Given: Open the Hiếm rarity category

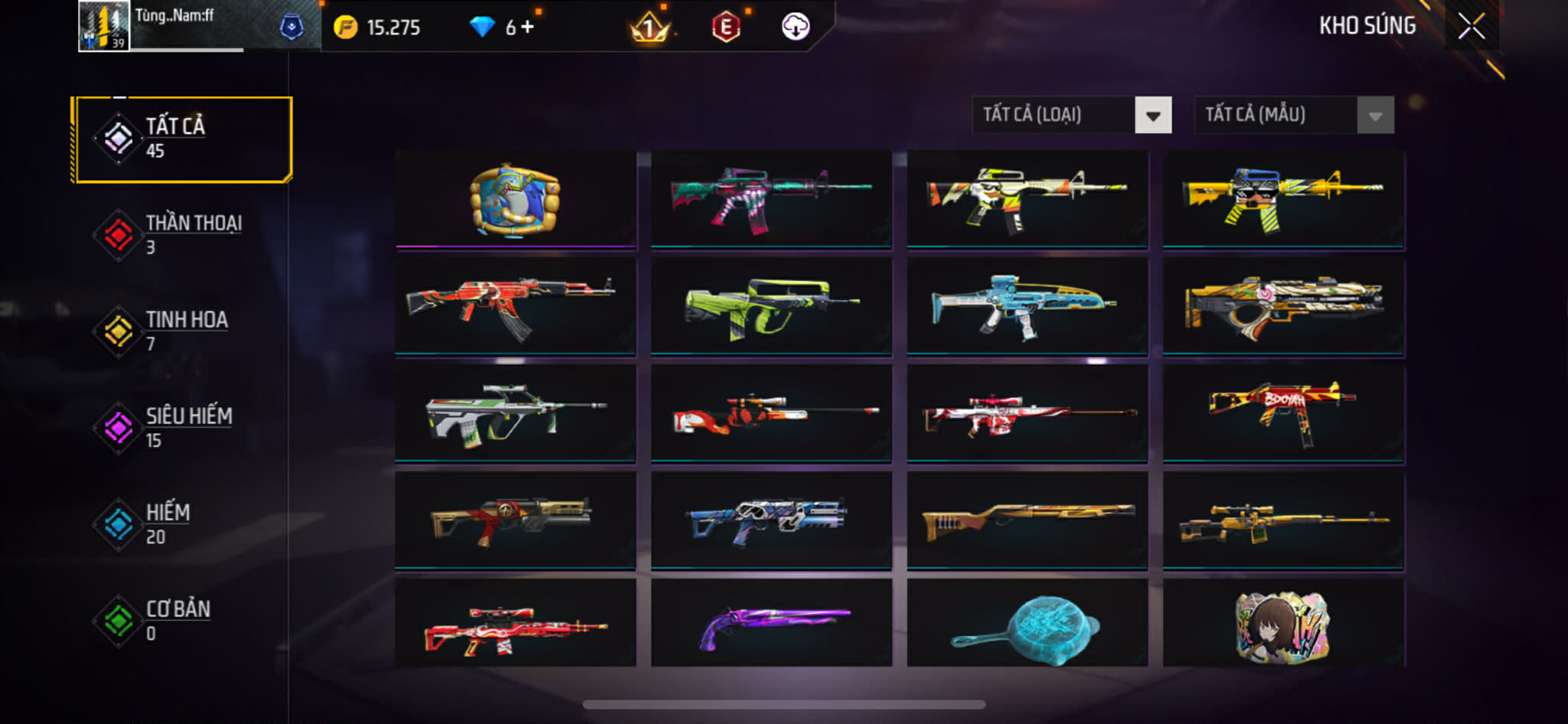Looking at the screenshot, I should point(182,524).
